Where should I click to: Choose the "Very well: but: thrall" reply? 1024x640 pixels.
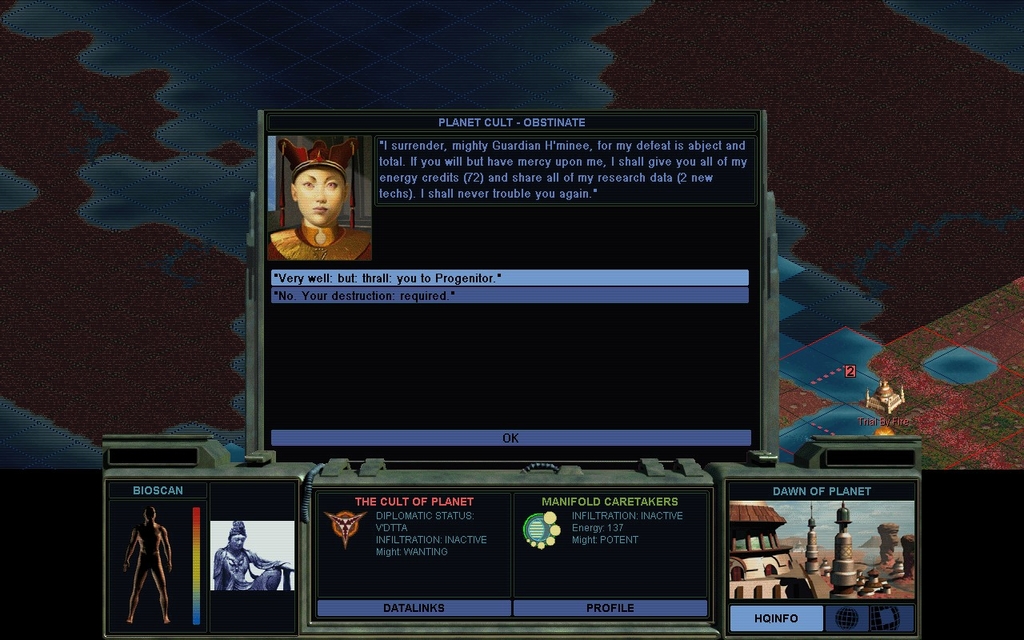[509, 278]
